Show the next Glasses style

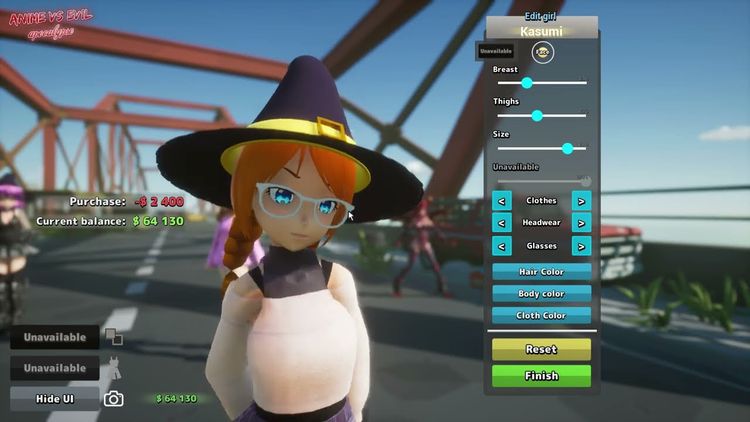(581, 246)
